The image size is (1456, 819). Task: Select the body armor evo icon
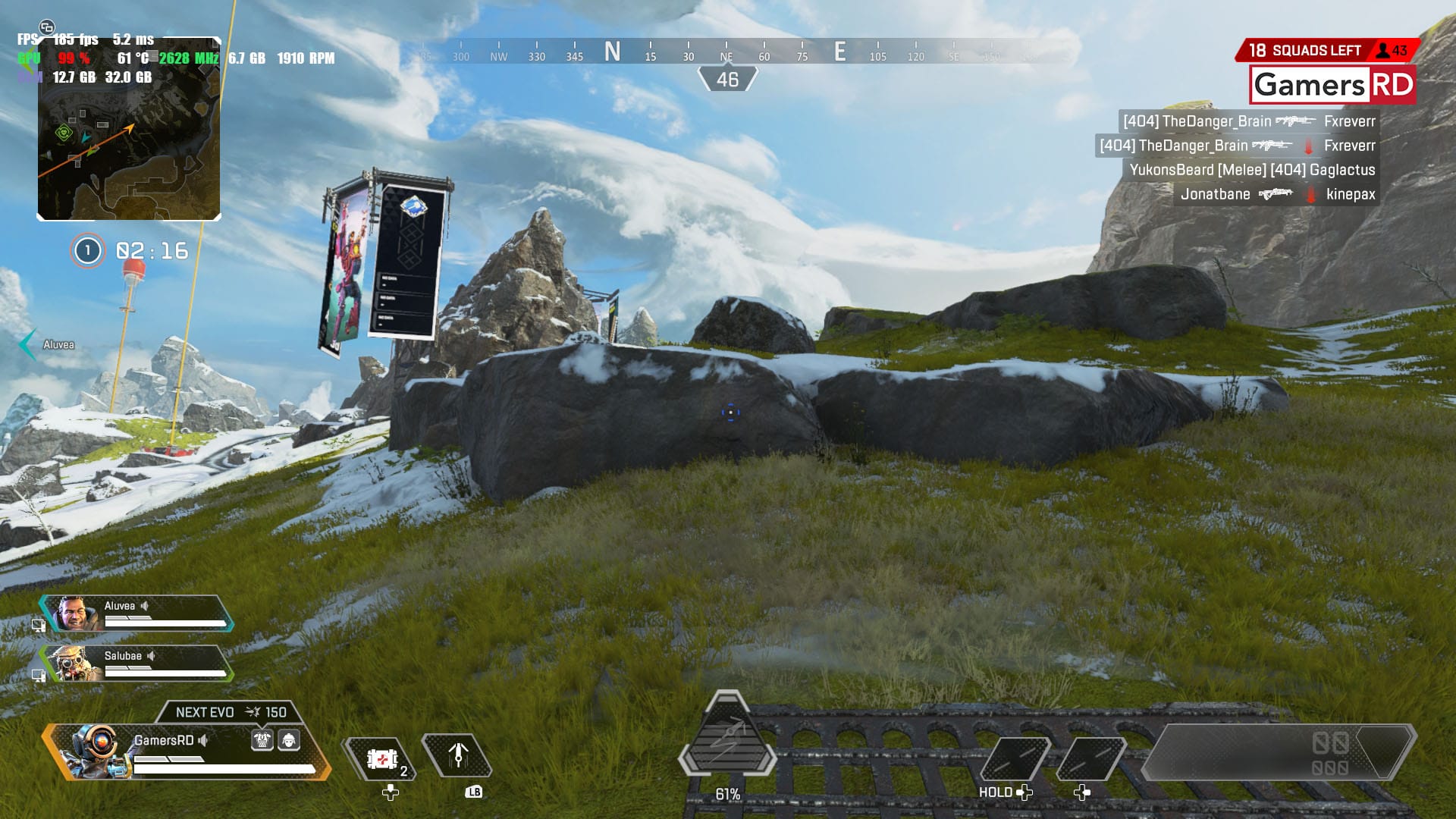coord(262,740)
